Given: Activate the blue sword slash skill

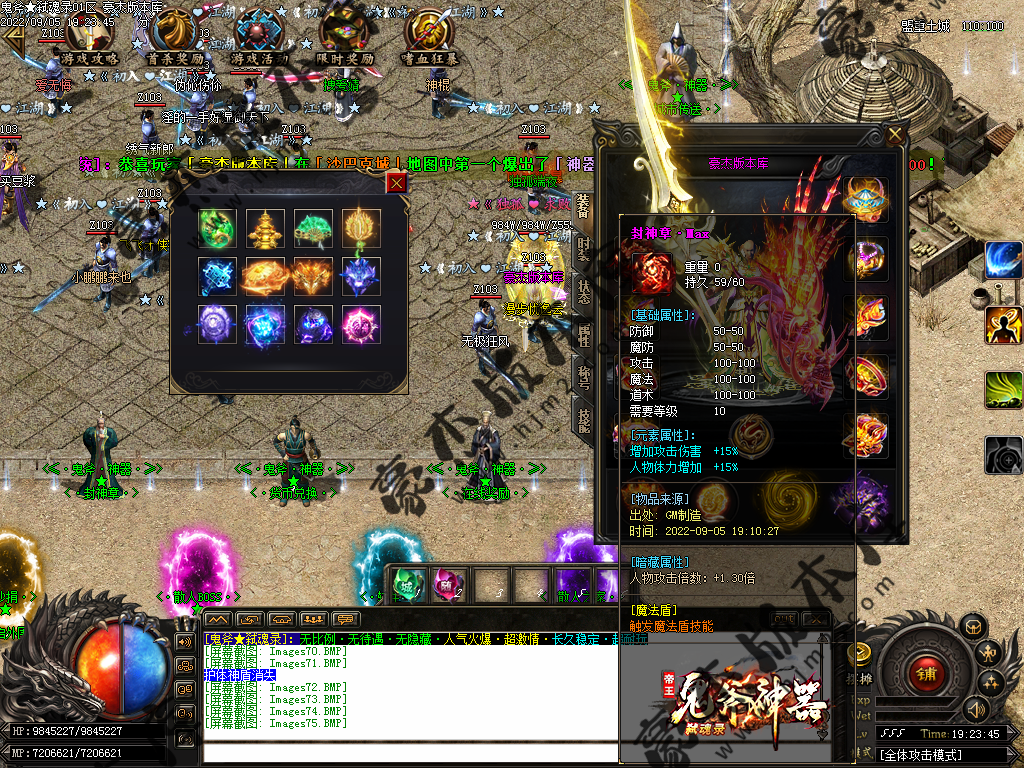Looking at the screenshot, I should pos(1003,260).
